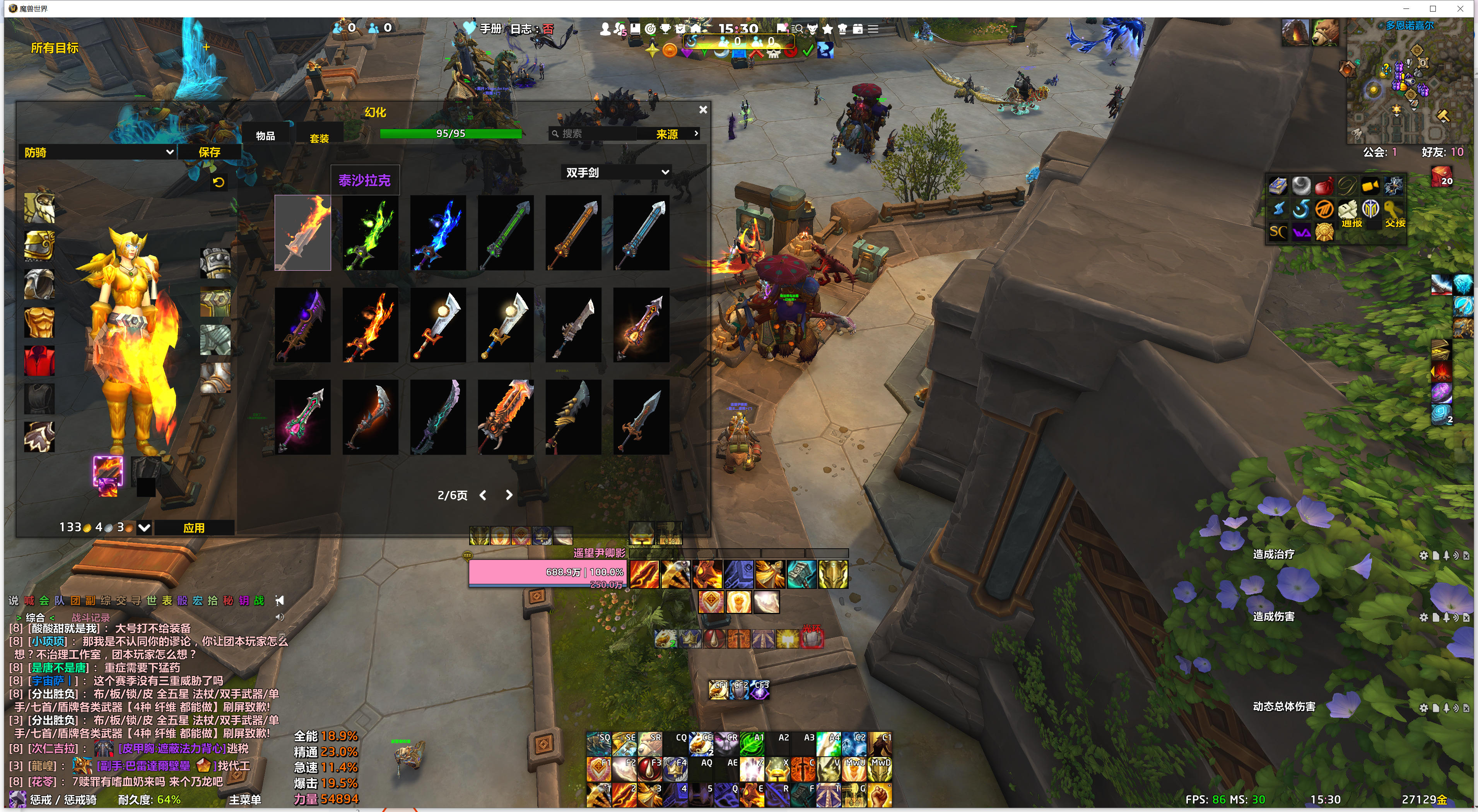The height and width of the screenshot is (812, 1478).
Task: Close the transmogrification window
Action: [x=703, y=109]
